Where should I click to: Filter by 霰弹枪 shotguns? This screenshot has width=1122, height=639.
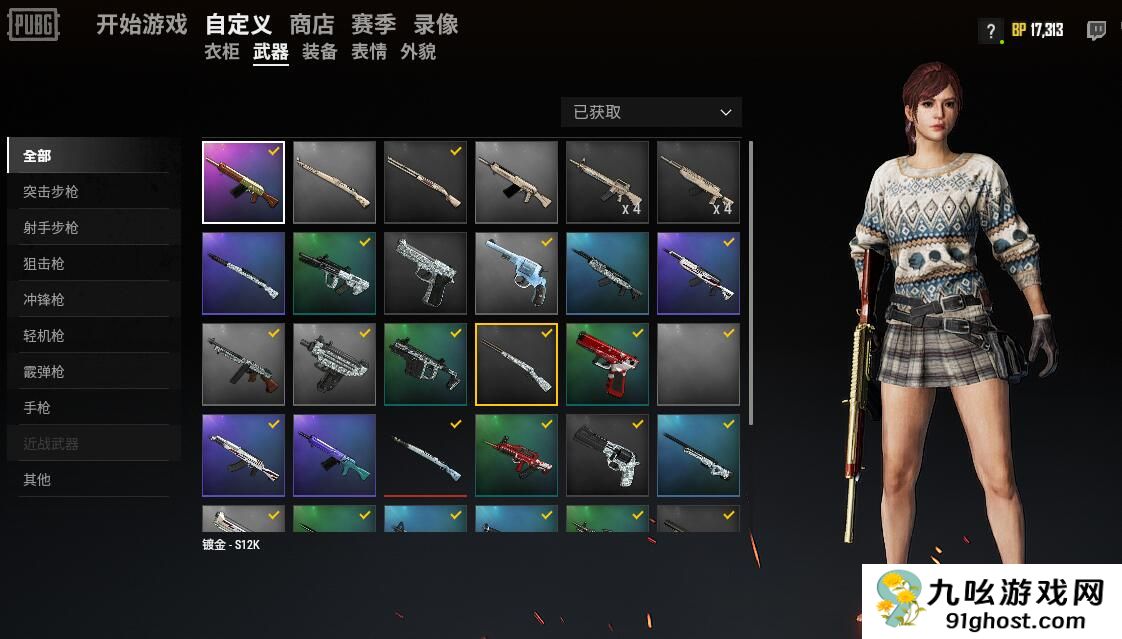coord(44,372)
